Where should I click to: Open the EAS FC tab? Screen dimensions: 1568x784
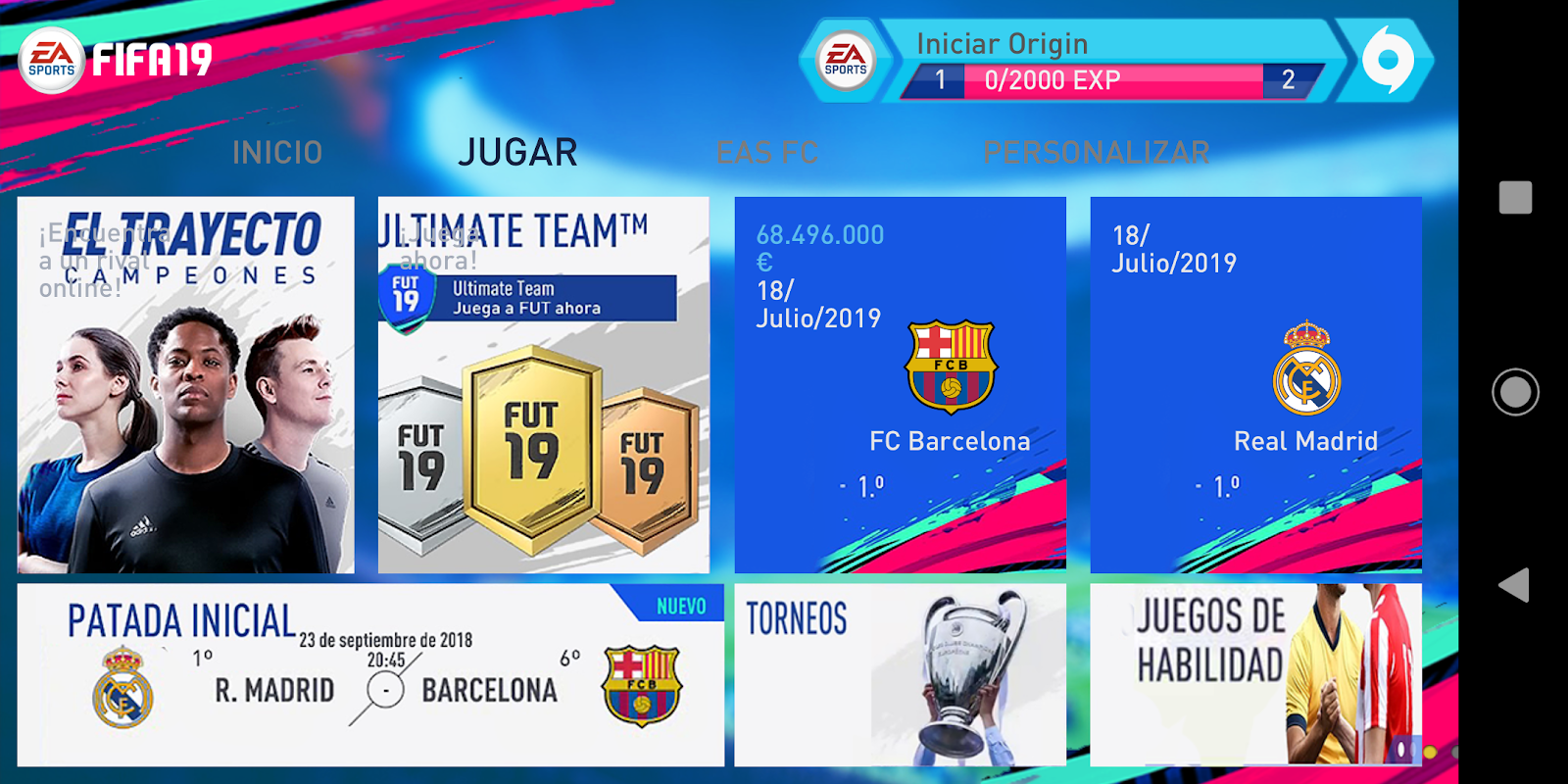[x=767, y=152]
